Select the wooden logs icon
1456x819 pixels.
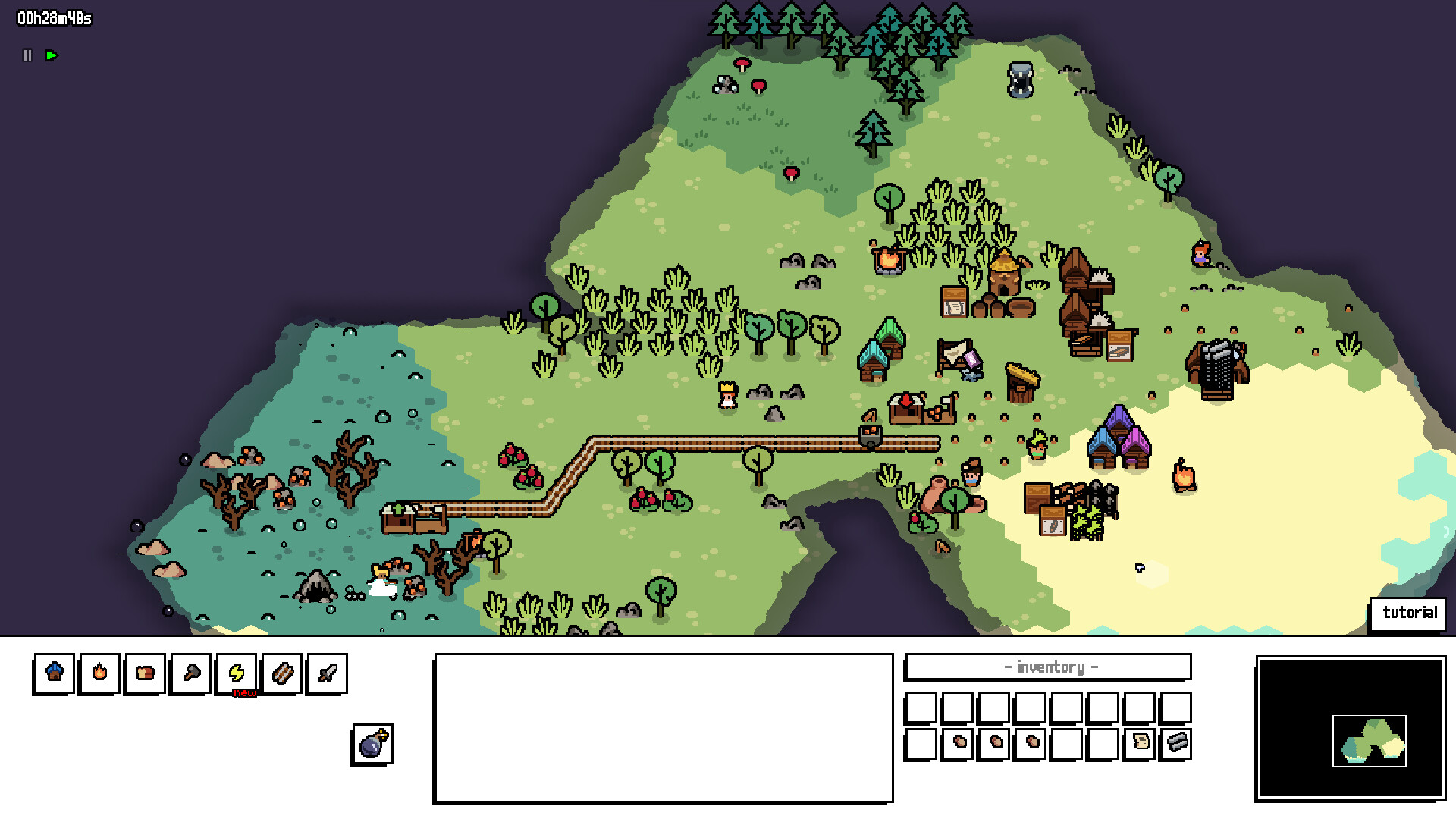click(x=281, y=673)
